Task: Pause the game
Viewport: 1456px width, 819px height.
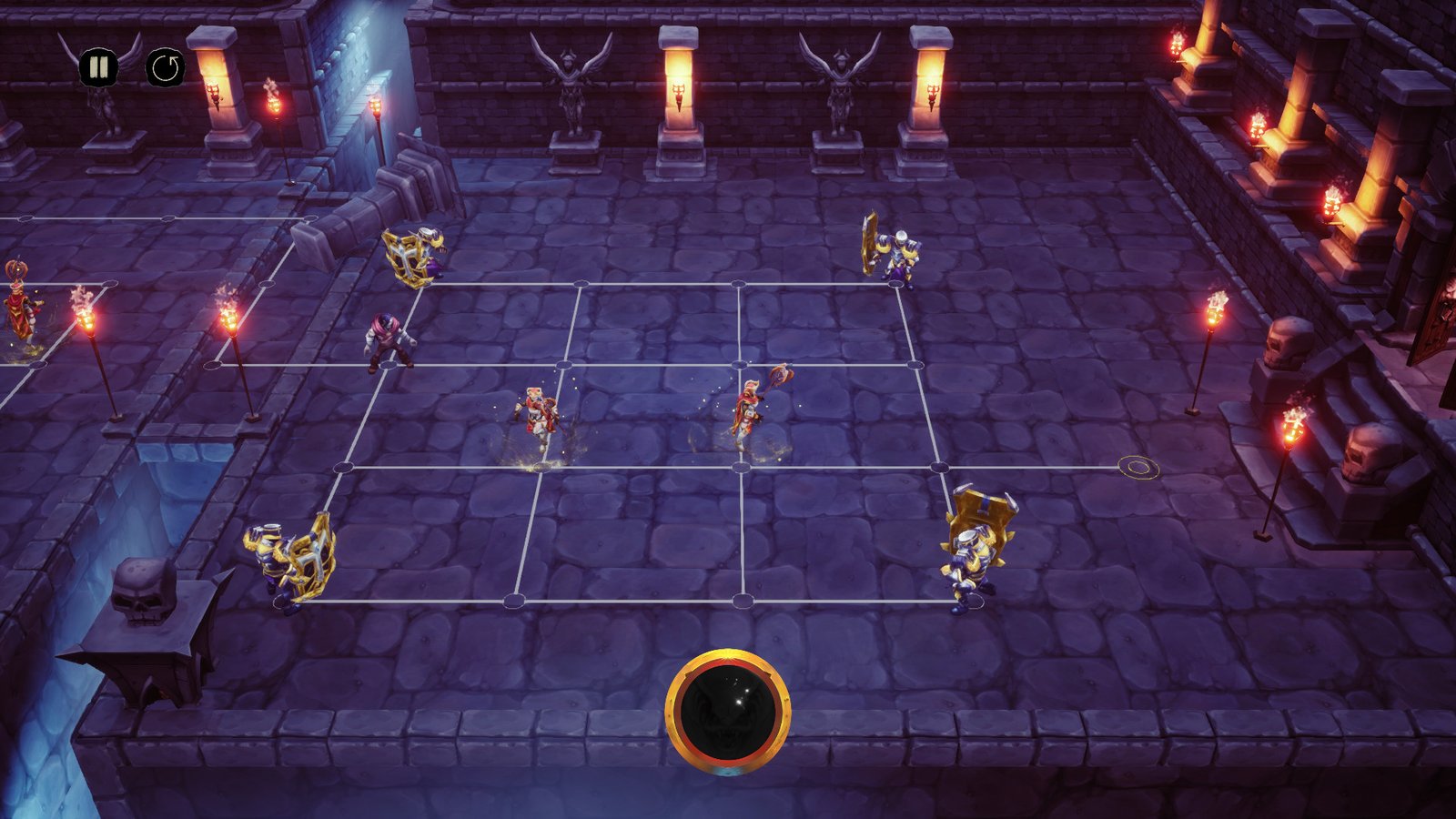Action: [97, 67]
